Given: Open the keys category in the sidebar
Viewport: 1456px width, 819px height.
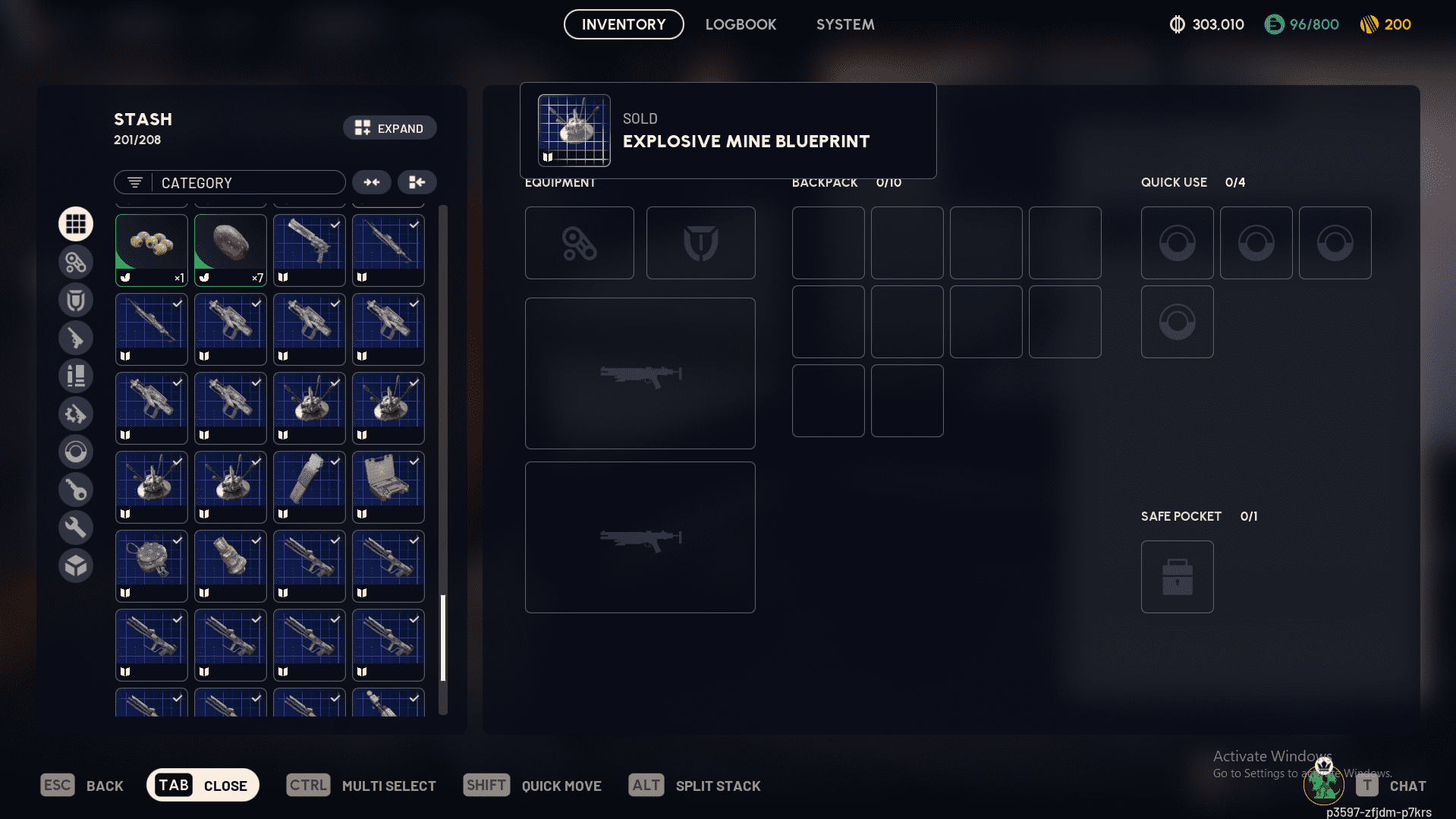Looking at the screenshot, I should 76,489.
